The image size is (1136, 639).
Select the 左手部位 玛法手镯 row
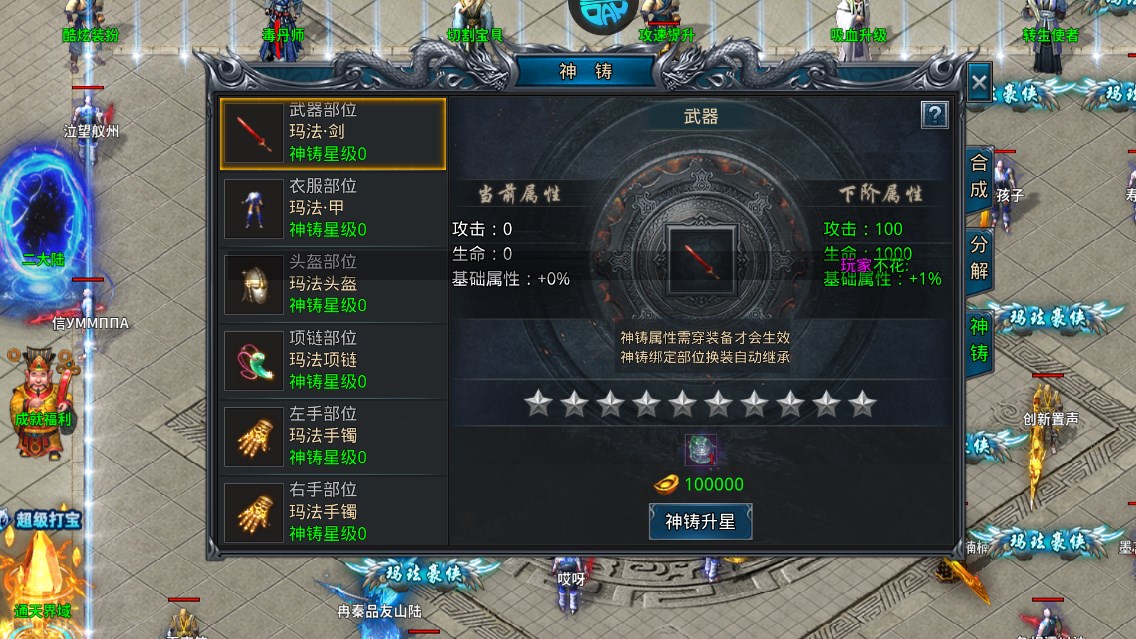[x=333, y=437]
